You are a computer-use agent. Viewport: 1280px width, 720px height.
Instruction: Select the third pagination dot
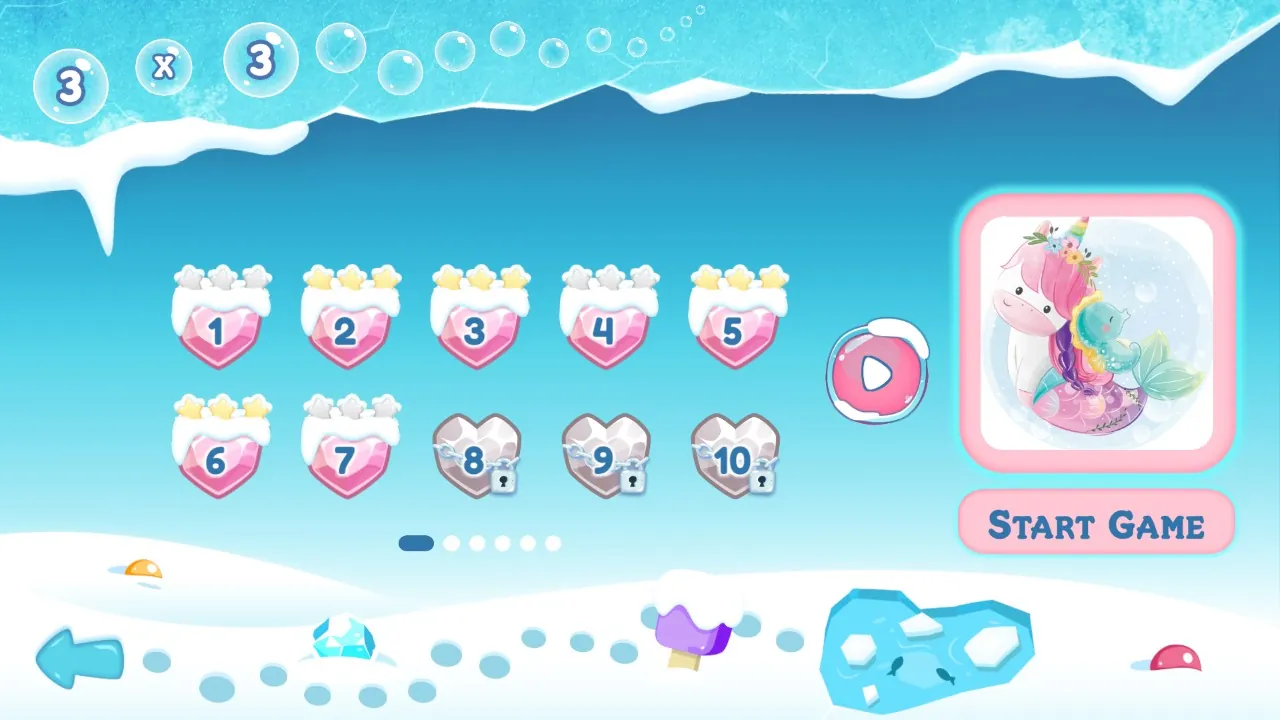tap(479, 545)
